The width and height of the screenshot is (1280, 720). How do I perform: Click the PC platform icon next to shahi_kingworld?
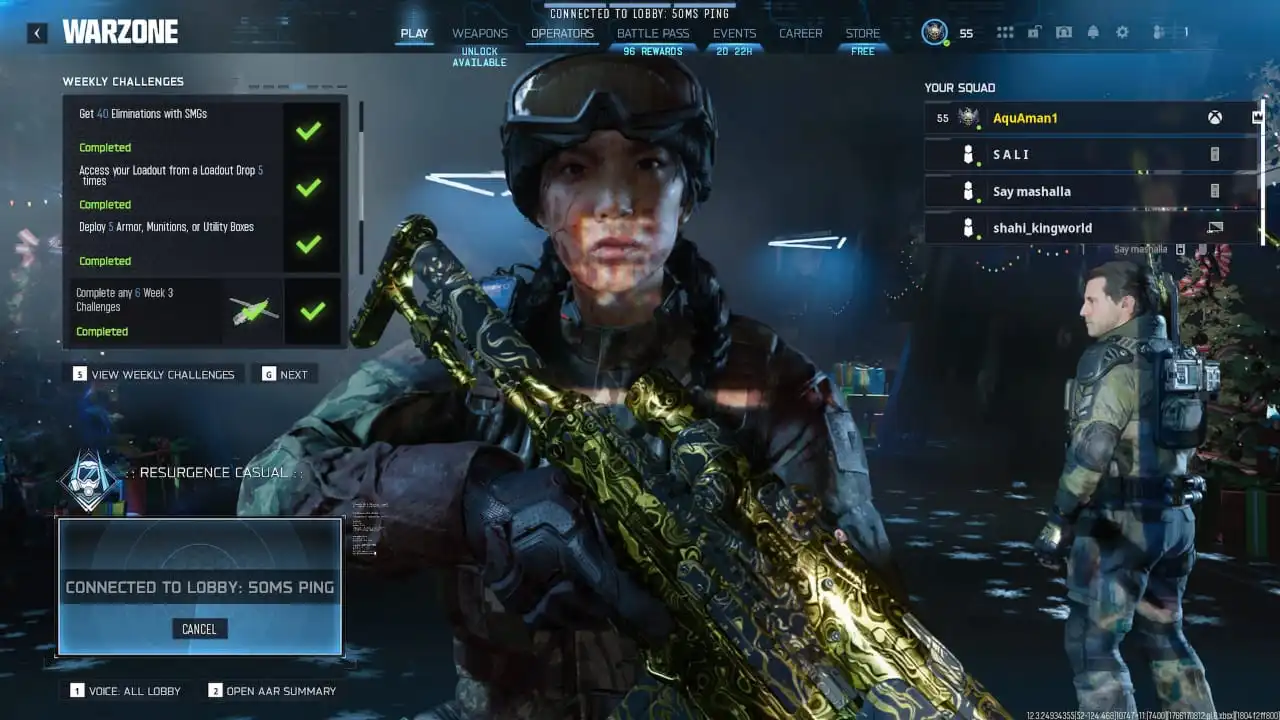point(1213,227)
